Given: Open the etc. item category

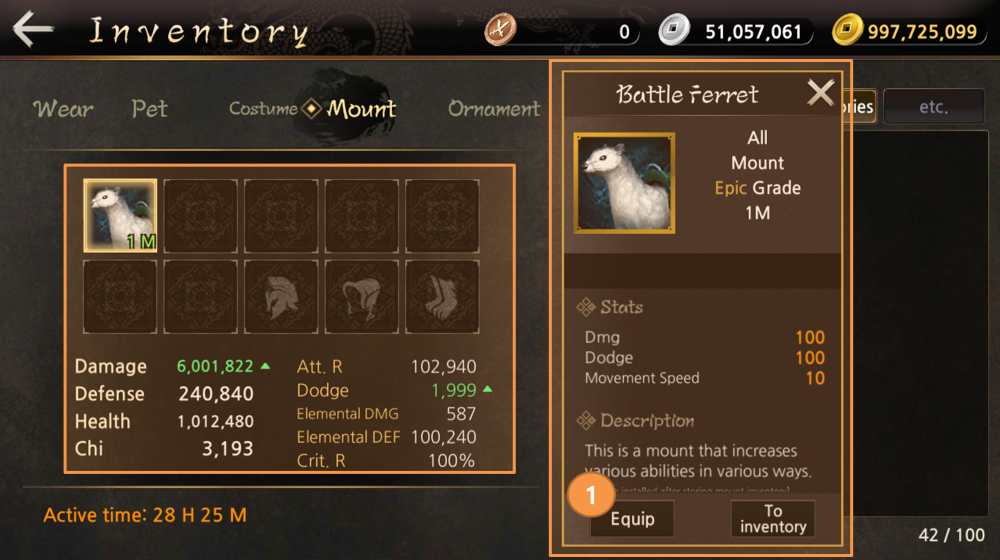Looking at the screenshot, I should (933, 107).
